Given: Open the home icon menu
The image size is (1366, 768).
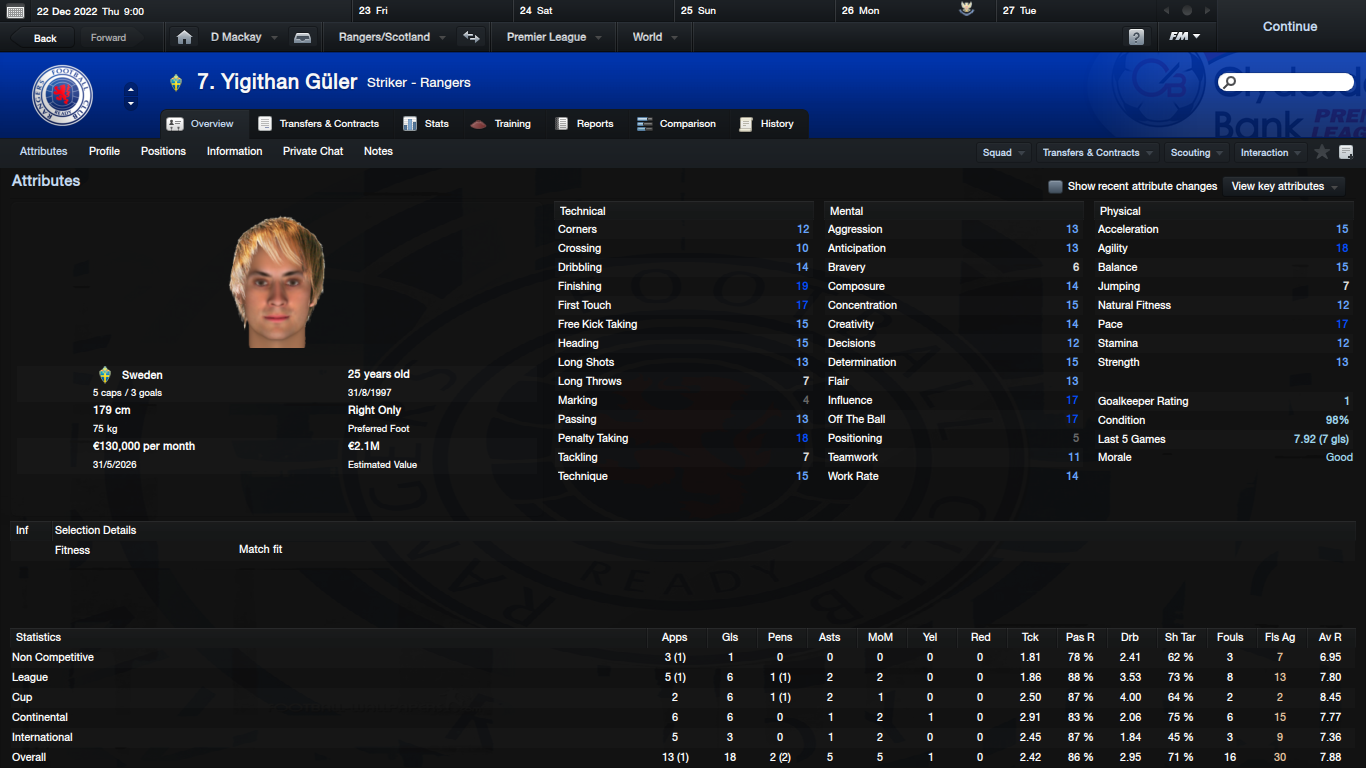Looking at the screenshot, I should [184, 37].
